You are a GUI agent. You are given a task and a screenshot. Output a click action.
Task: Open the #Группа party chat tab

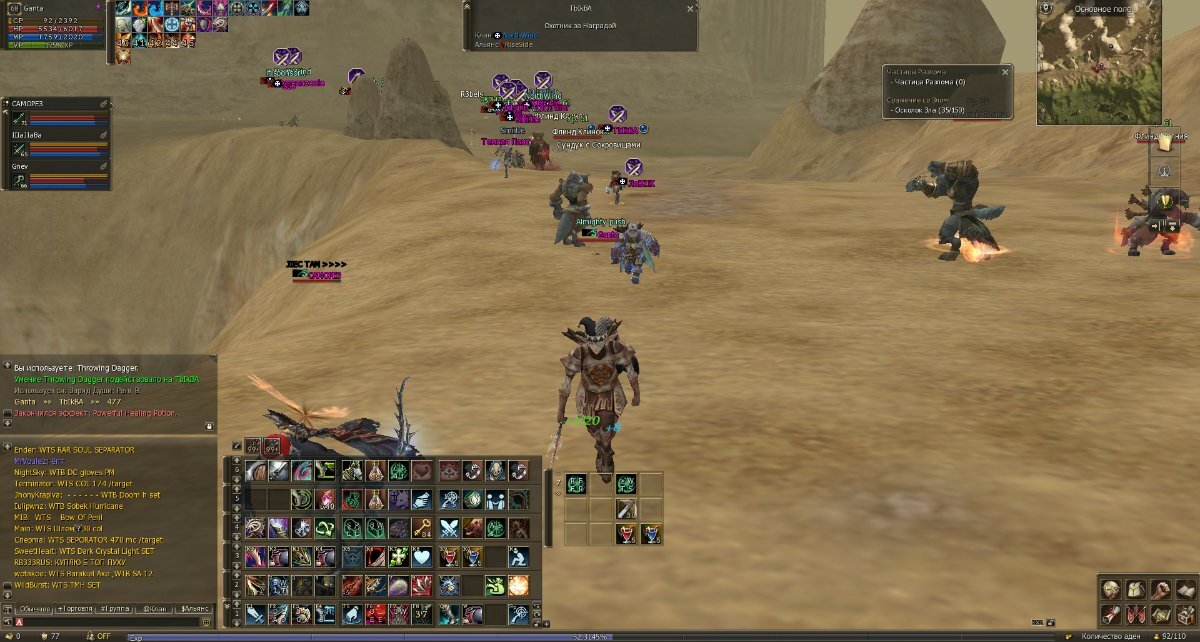pyautogui.click(x=114, y=608)
